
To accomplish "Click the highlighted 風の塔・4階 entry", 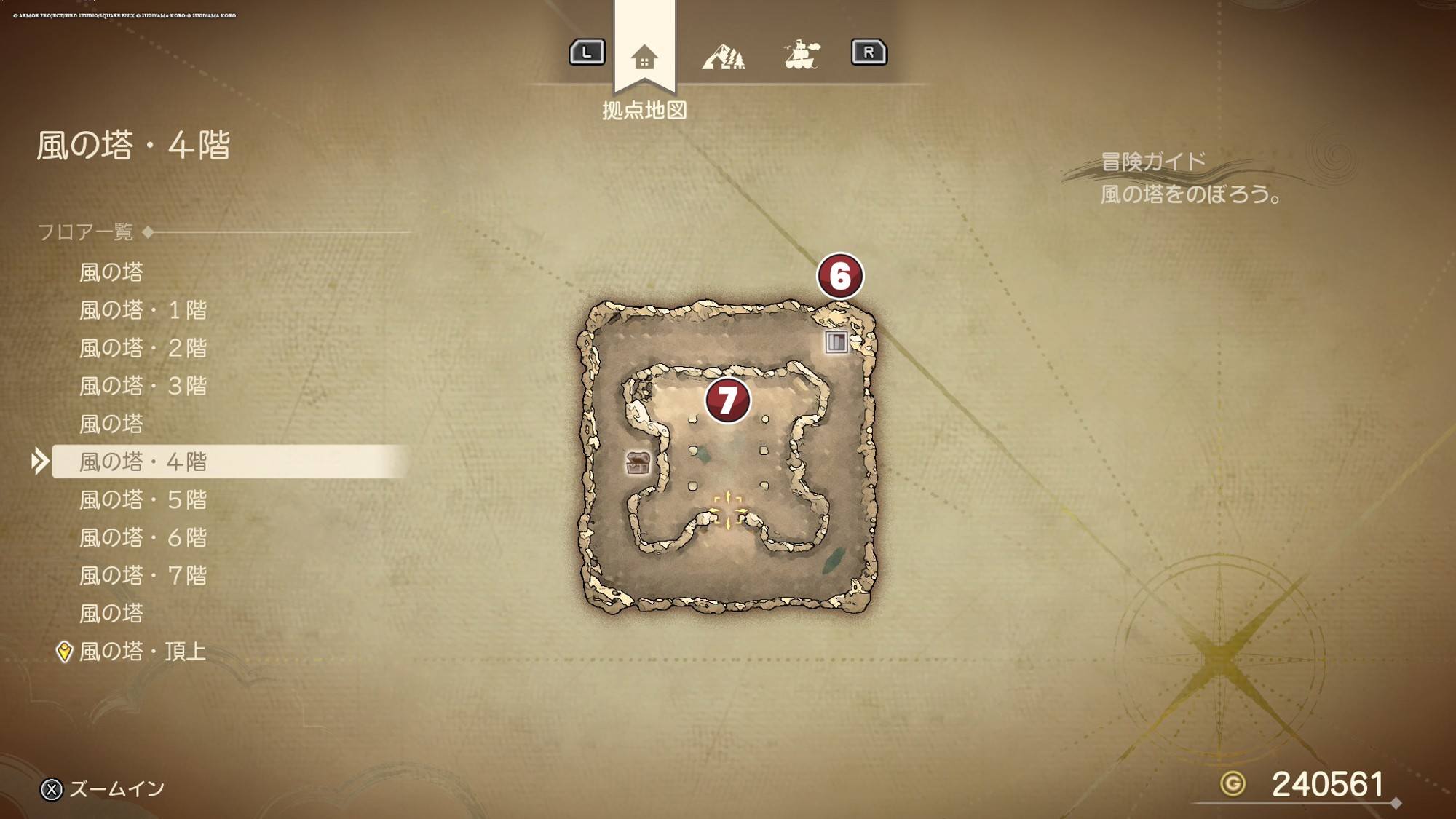I will point(143,462).
